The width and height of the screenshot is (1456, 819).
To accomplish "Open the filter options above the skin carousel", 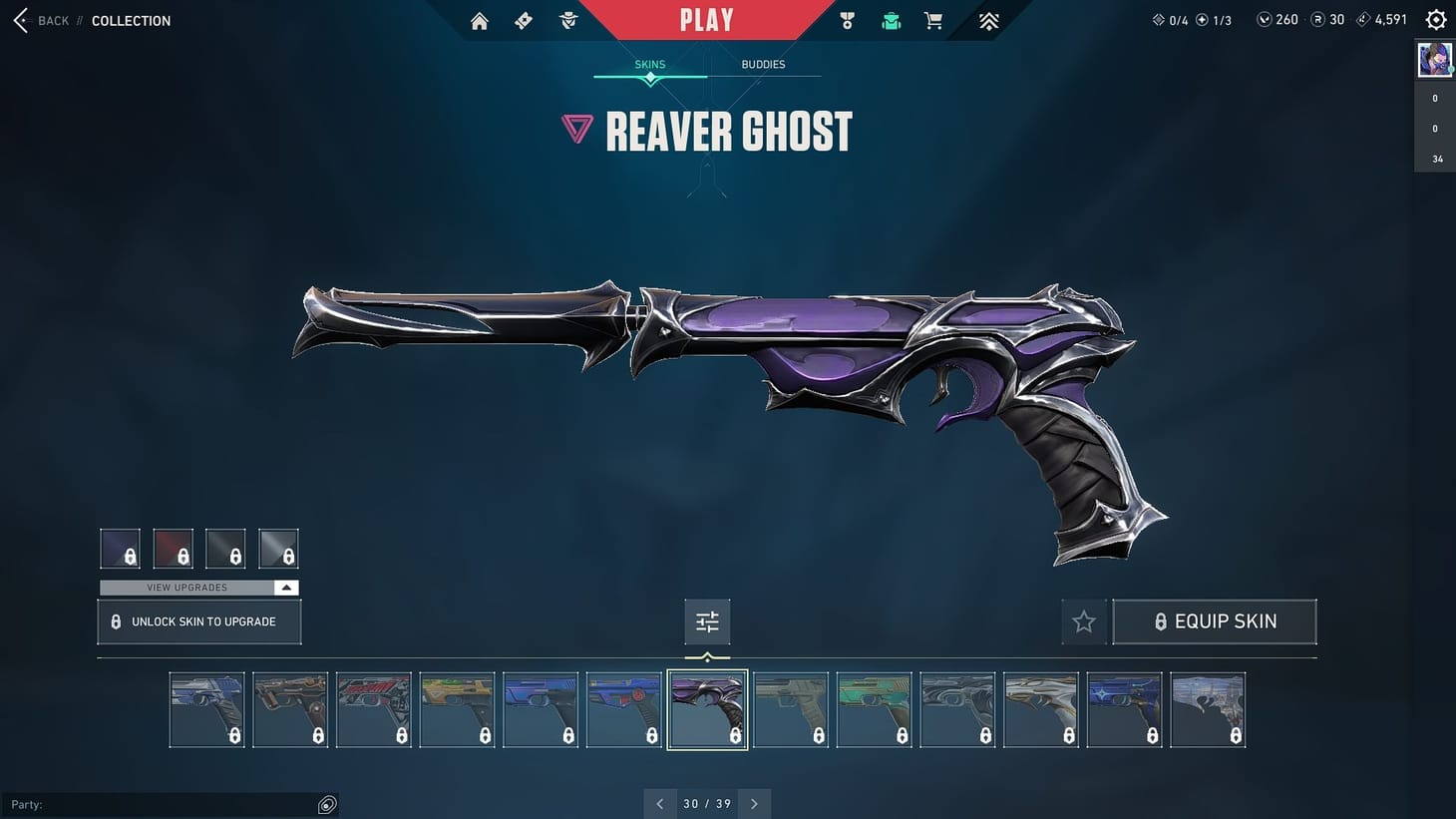I will [707, 620].
